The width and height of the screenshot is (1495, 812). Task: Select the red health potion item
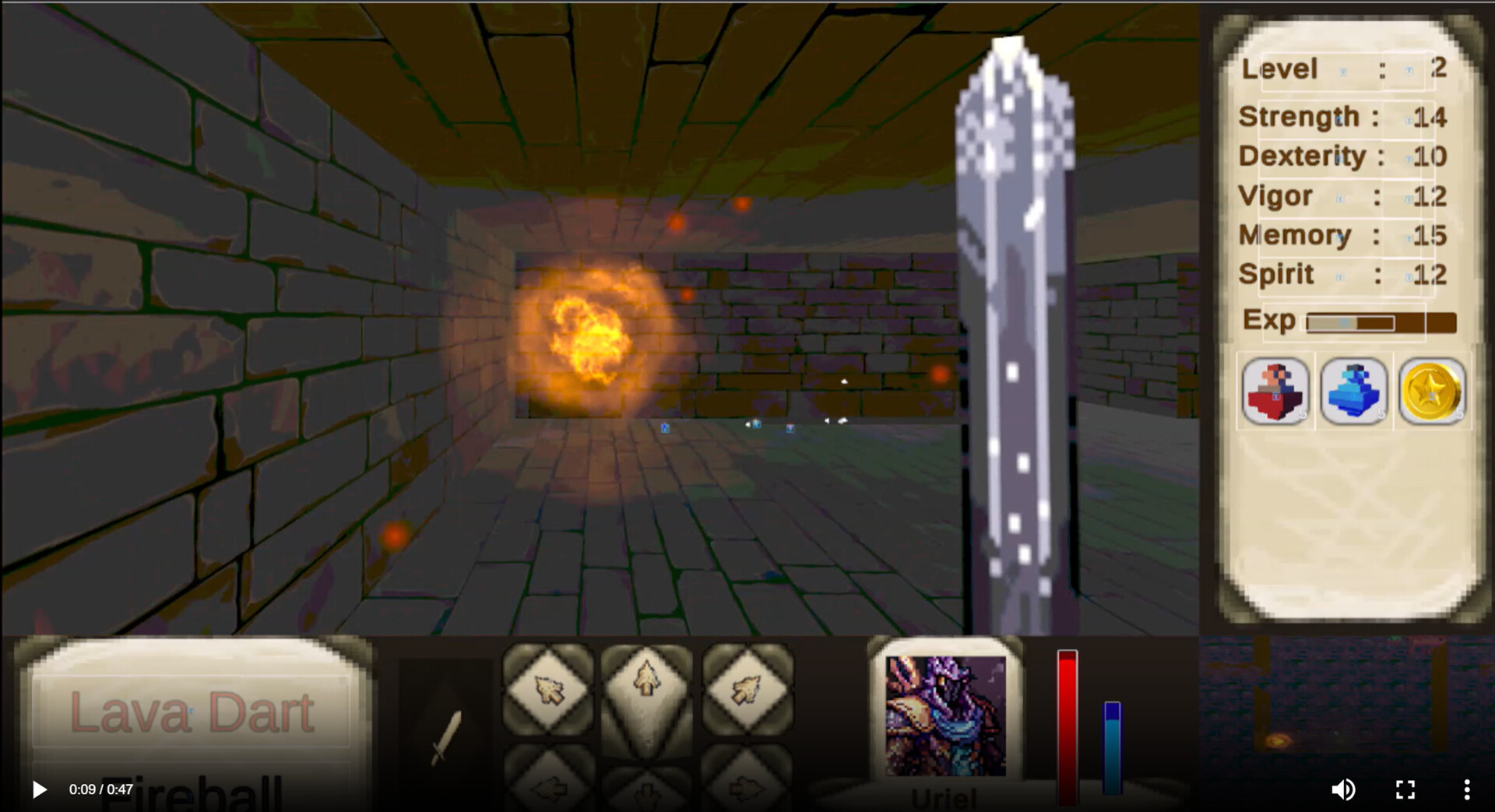(x=1275, y=392)
